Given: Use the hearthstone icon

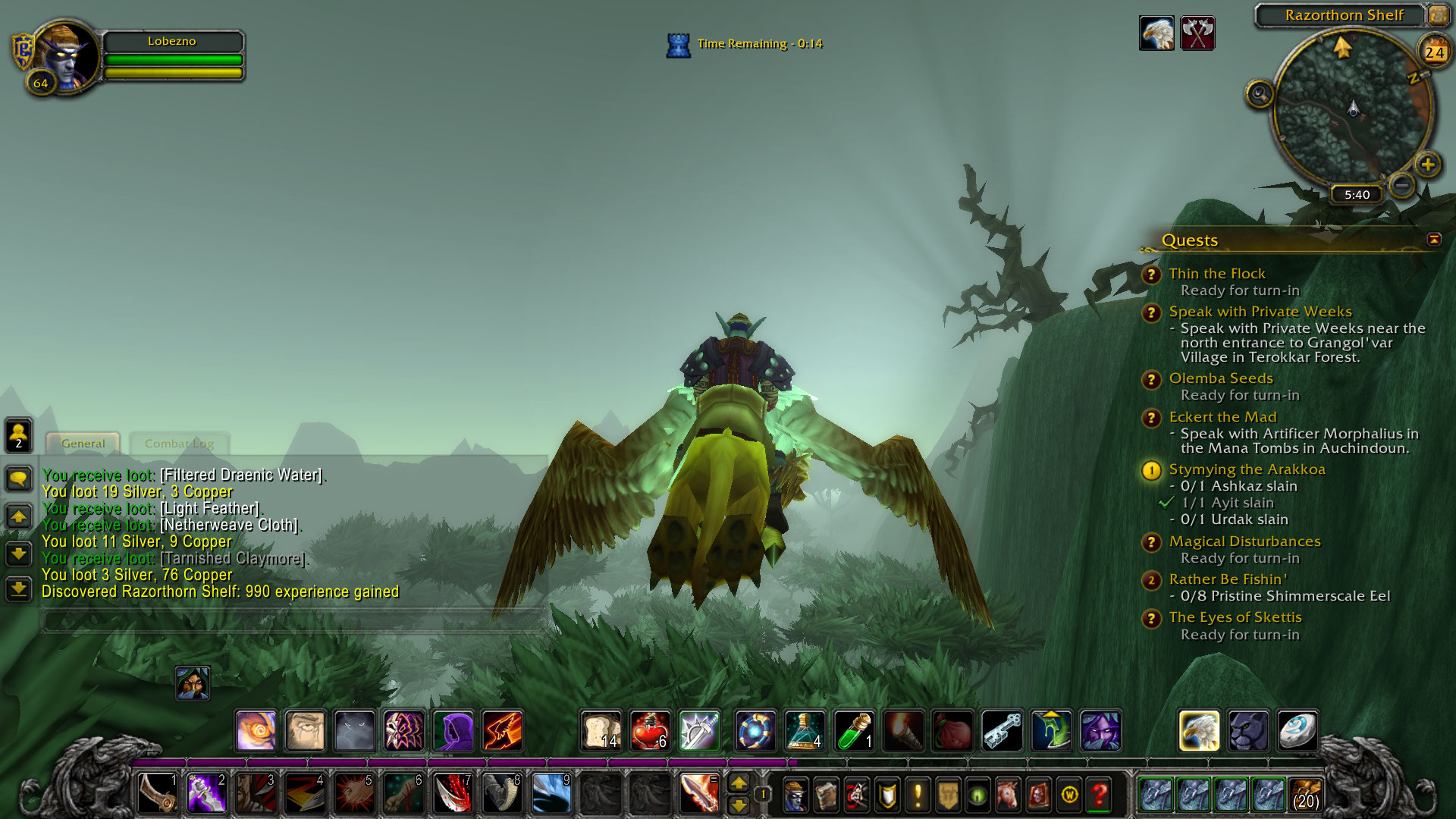Looking at the screenshot, I should pos(1297,731).
